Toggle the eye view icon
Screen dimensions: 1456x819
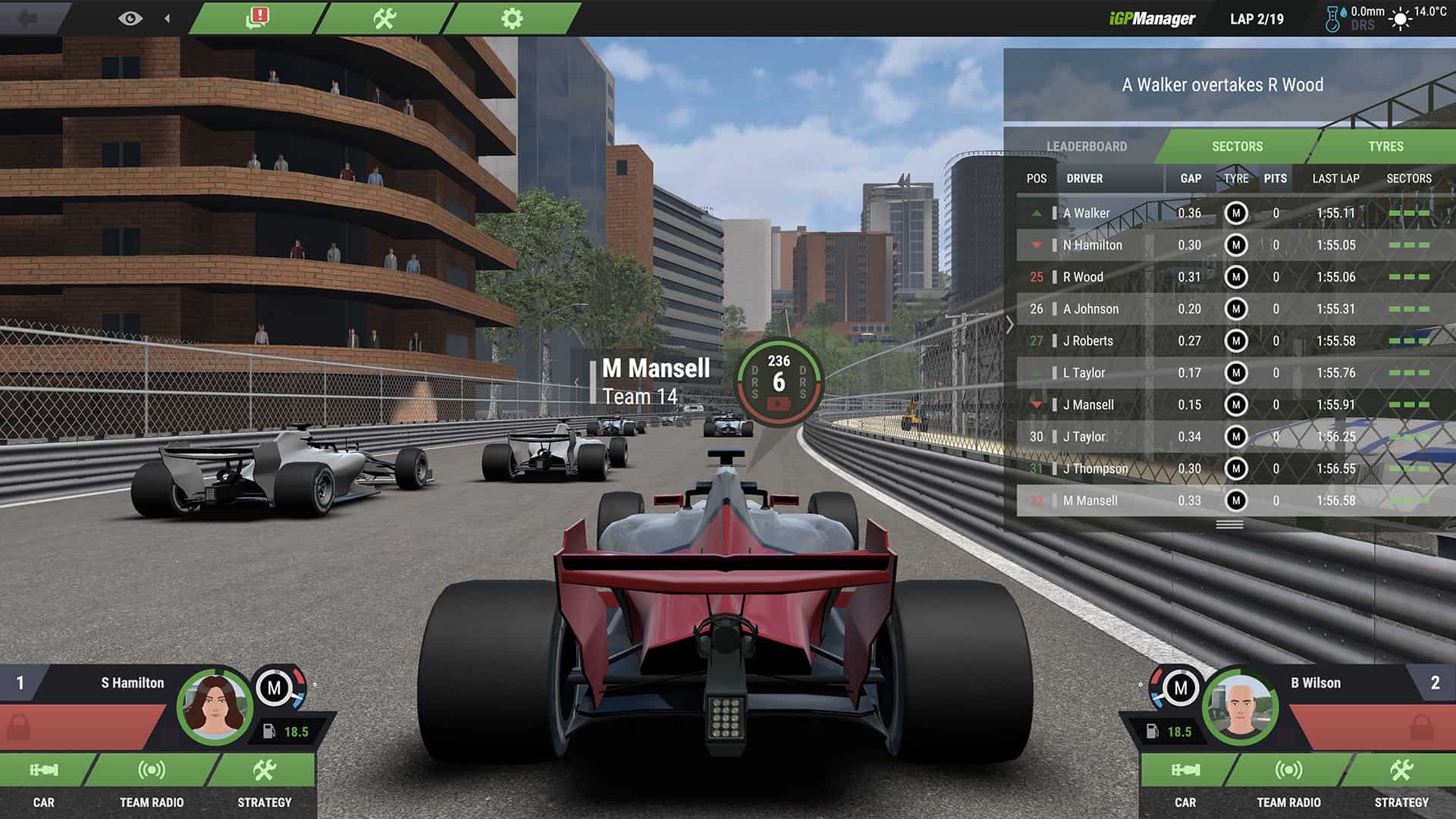click(130, 18)
